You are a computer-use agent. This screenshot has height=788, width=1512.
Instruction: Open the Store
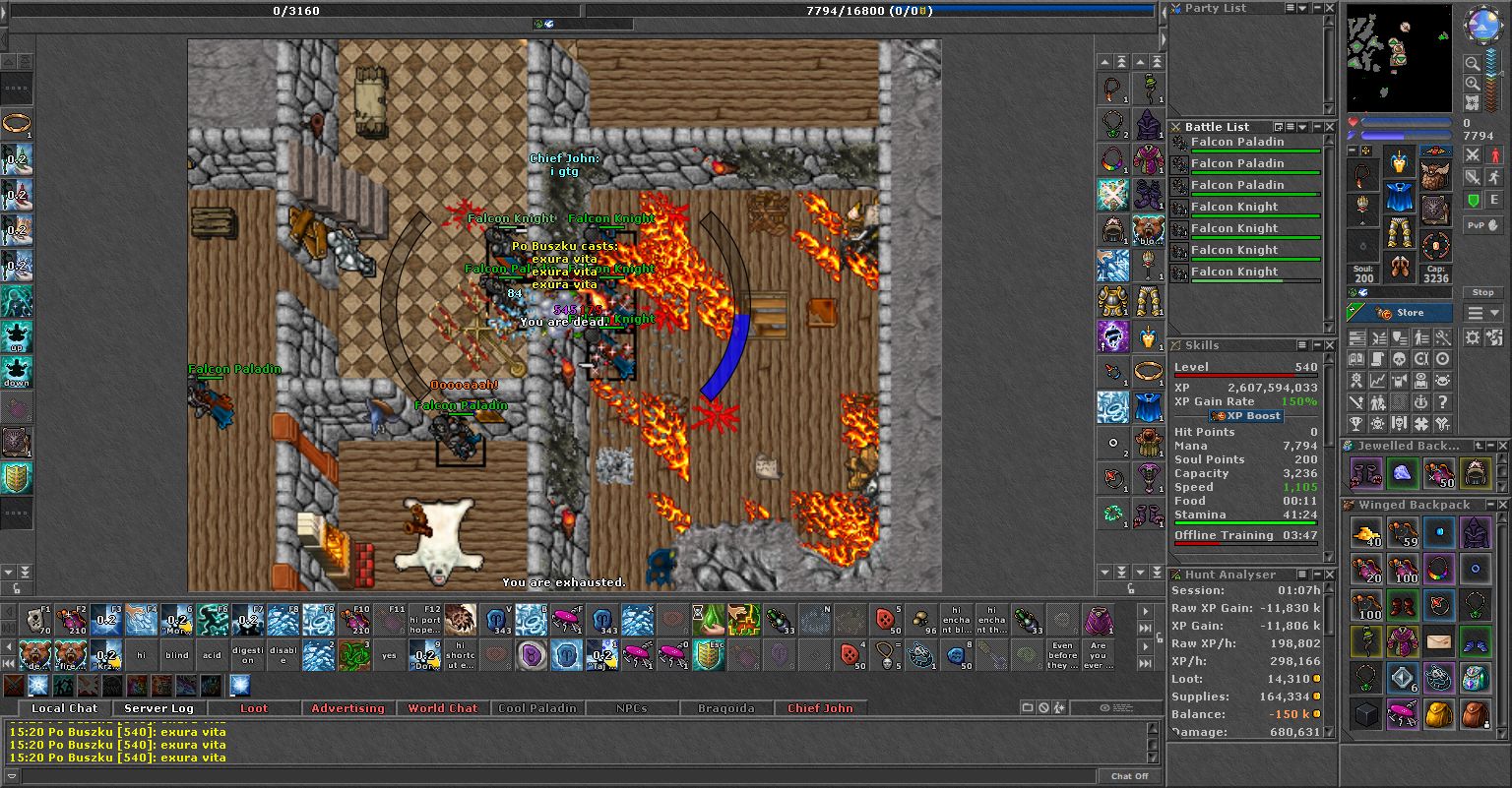tap(1400, 313)
